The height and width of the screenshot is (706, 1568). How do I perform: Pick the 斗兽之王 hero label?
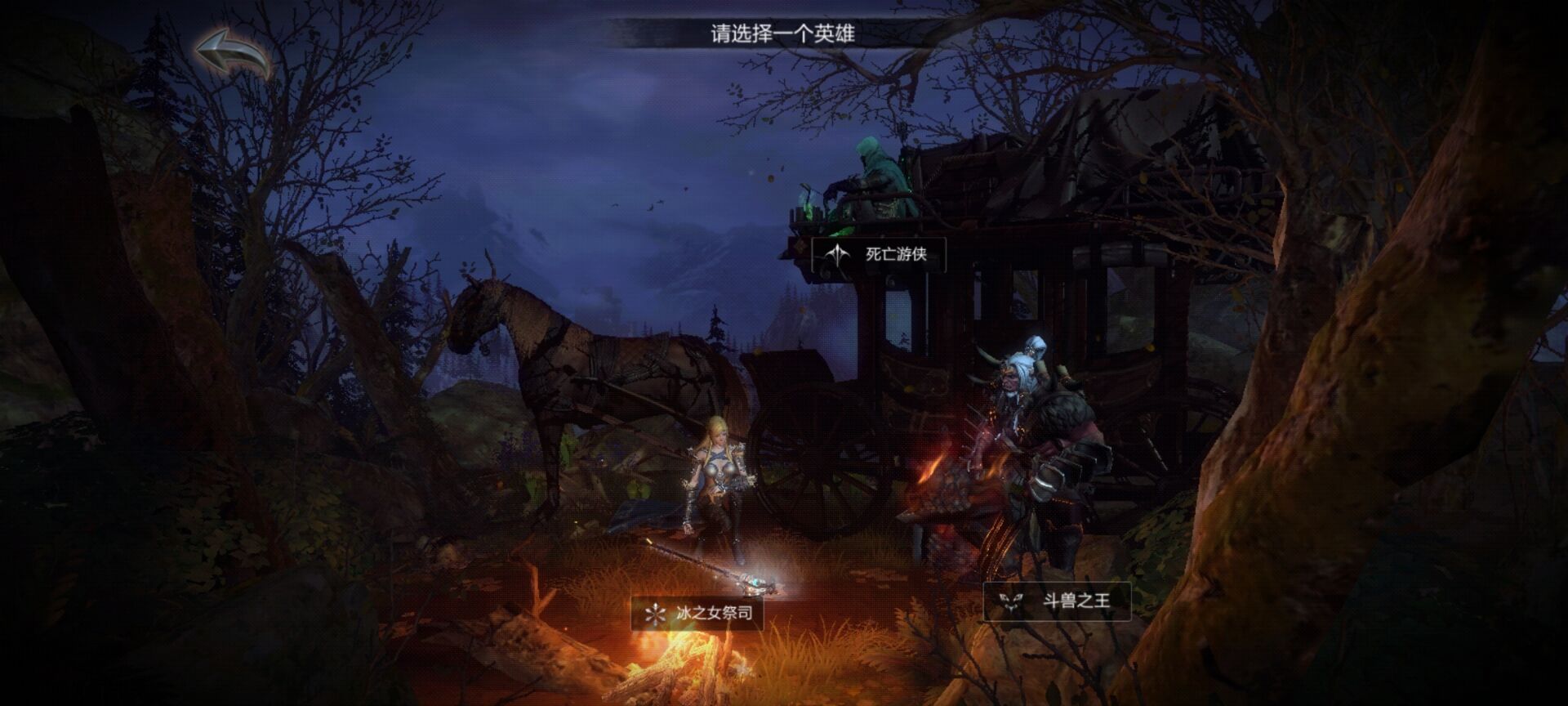pos(1057,602)
